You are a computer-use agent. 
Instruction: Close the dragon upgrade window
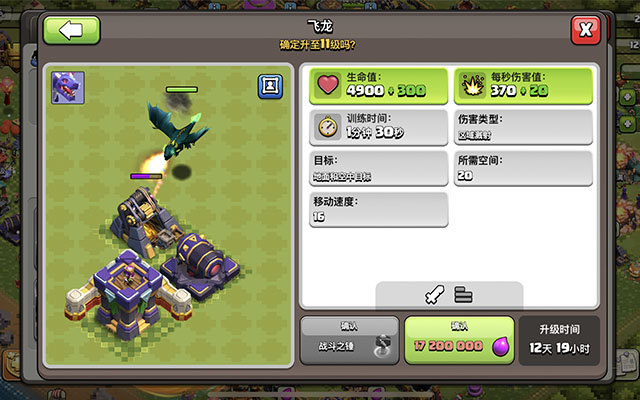pos(585,30)
